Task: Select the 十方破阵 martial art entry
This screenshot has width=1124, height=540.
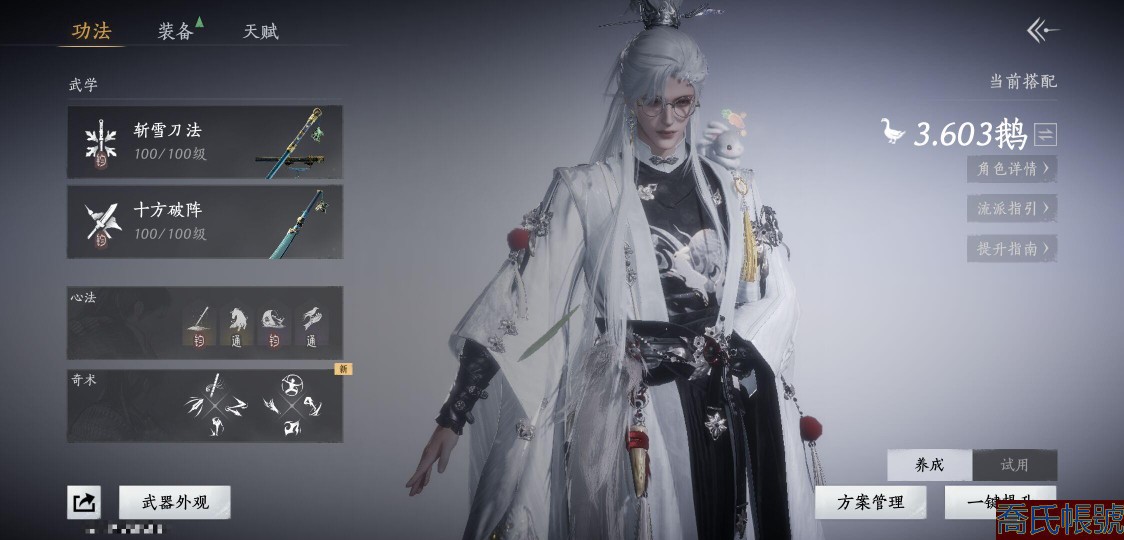Action: point(205,222)
